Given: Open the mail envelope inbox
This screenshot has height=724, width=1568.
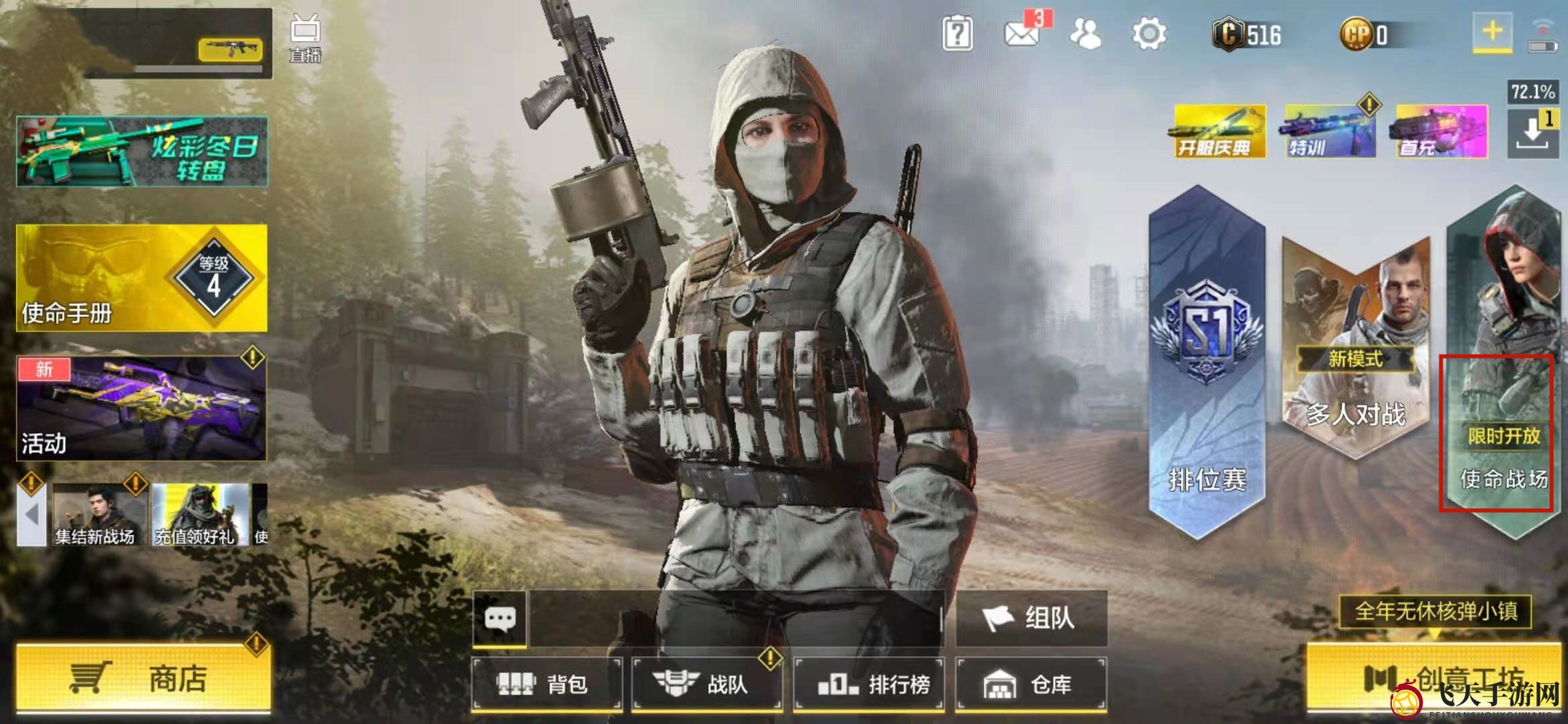Looking at the screenshot, I should (x=1022, y=34).
